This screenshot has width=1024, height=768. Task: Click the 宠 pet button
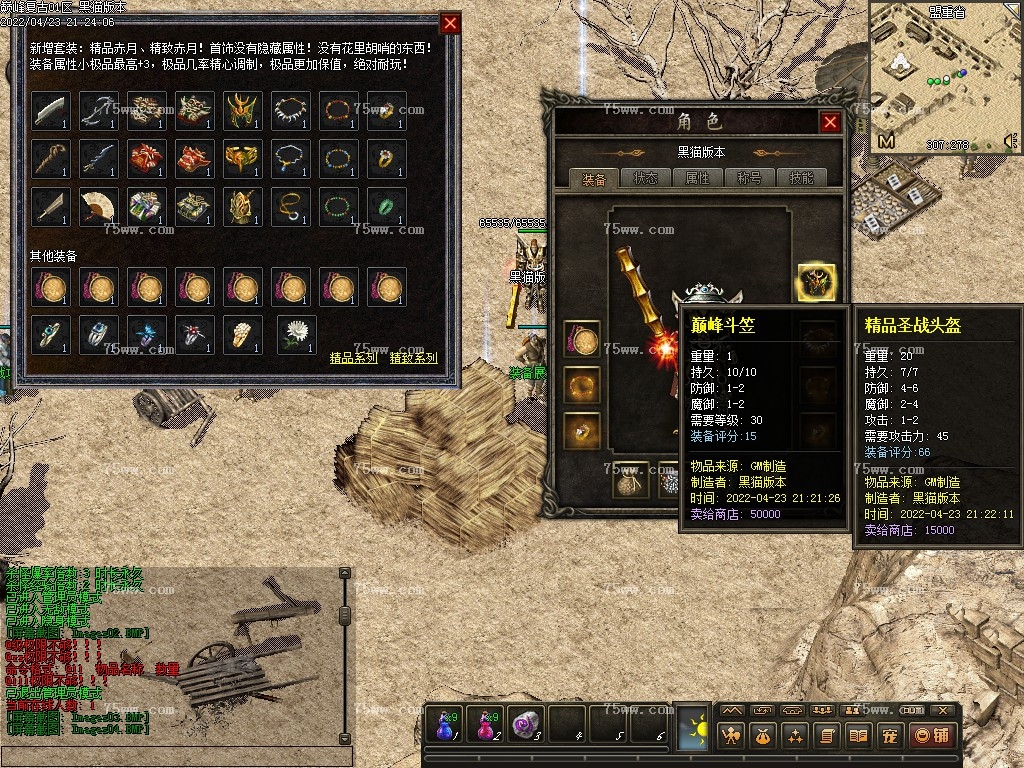(888, 736)
